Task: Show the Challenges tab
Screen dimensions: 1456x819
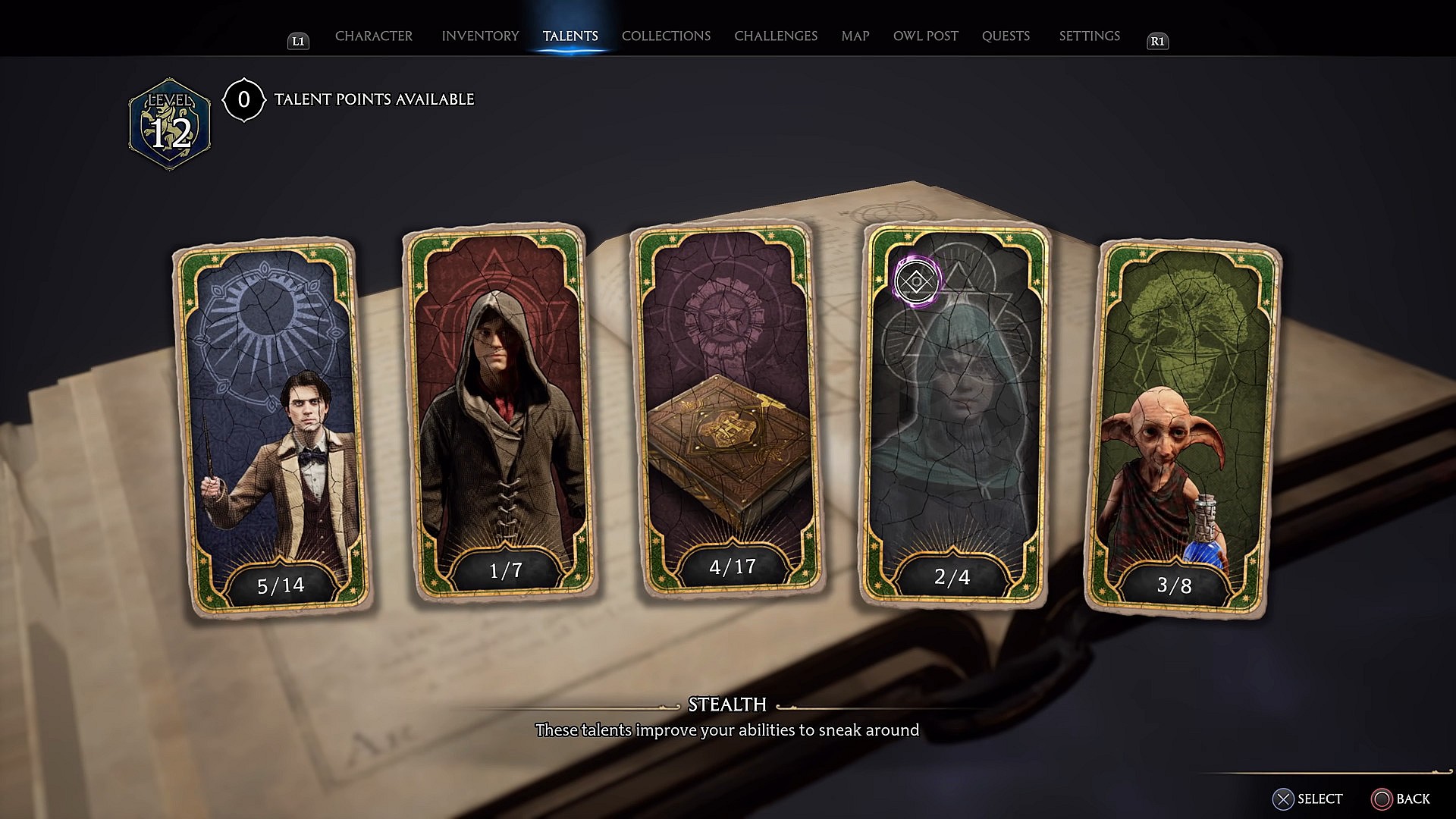Action: [x=776, y=36]
